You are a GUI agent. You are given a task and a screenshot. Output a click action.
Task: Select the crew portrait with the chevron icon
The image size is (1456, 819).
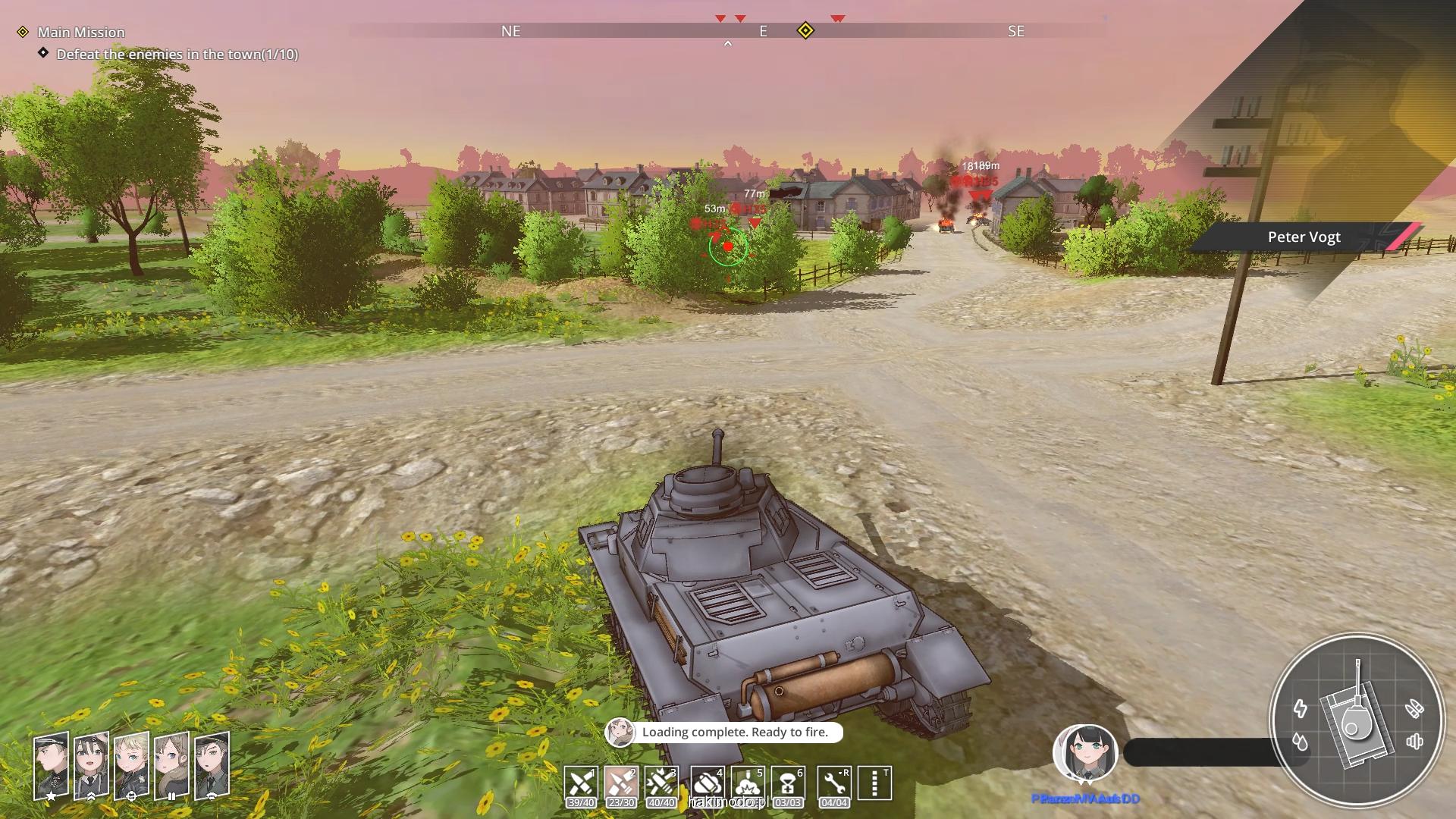click(91, 764)
